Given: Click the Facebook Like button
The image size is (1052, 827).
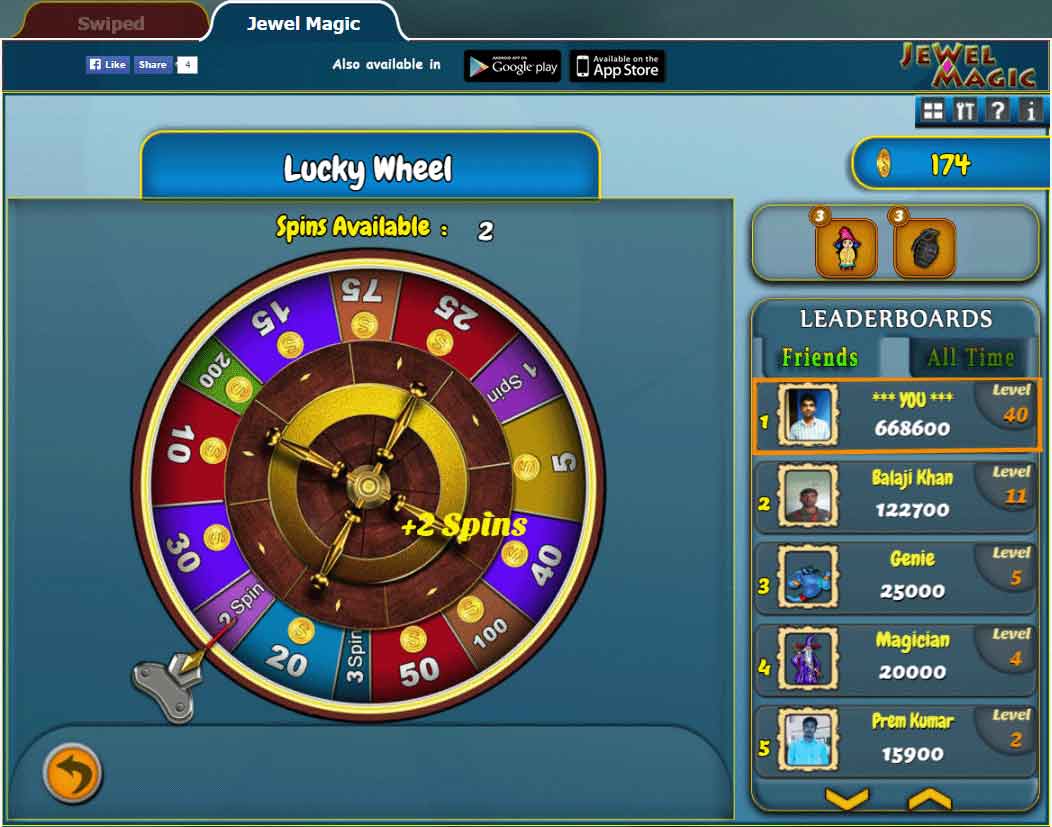Looking at the screenshot, I should 107,65.
